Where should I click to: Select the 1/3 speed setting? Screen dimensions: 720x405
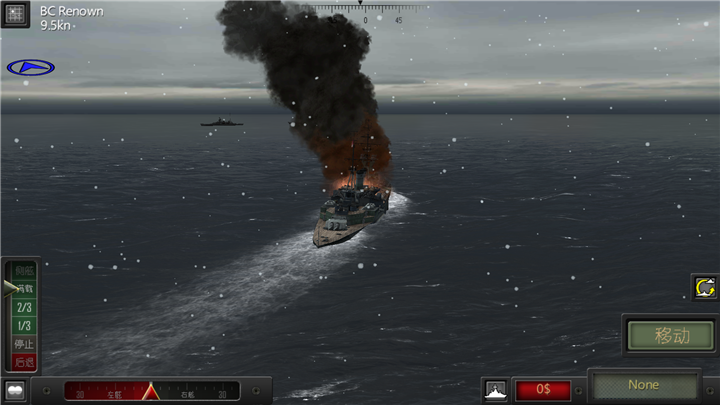click(x=24, y=325)
